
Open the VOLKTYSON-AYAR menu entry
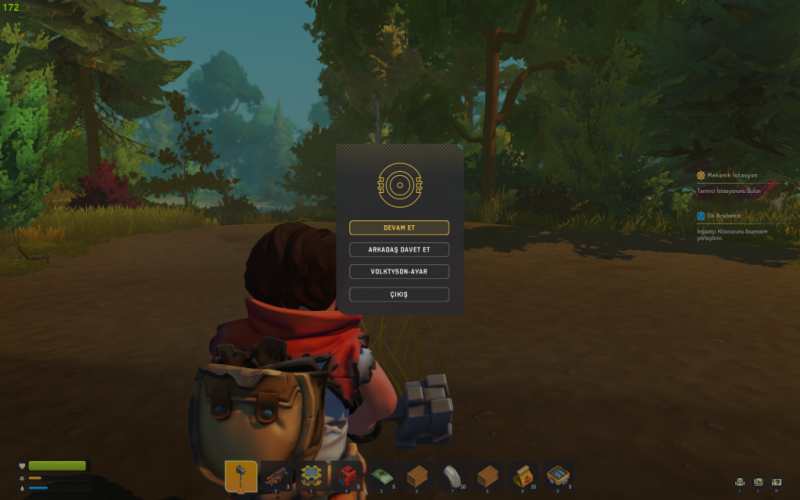pyautogui.click(x=399, y=272)
